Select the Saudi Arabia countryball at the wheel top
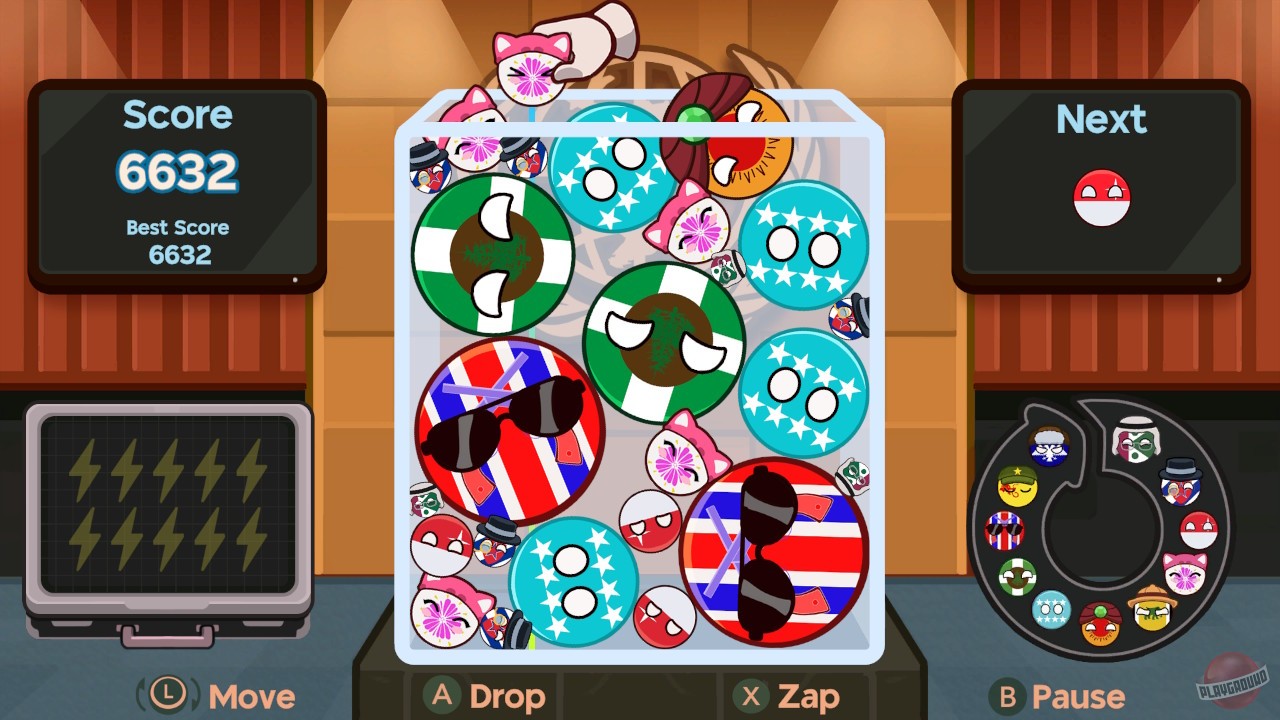 (1137, 439)
